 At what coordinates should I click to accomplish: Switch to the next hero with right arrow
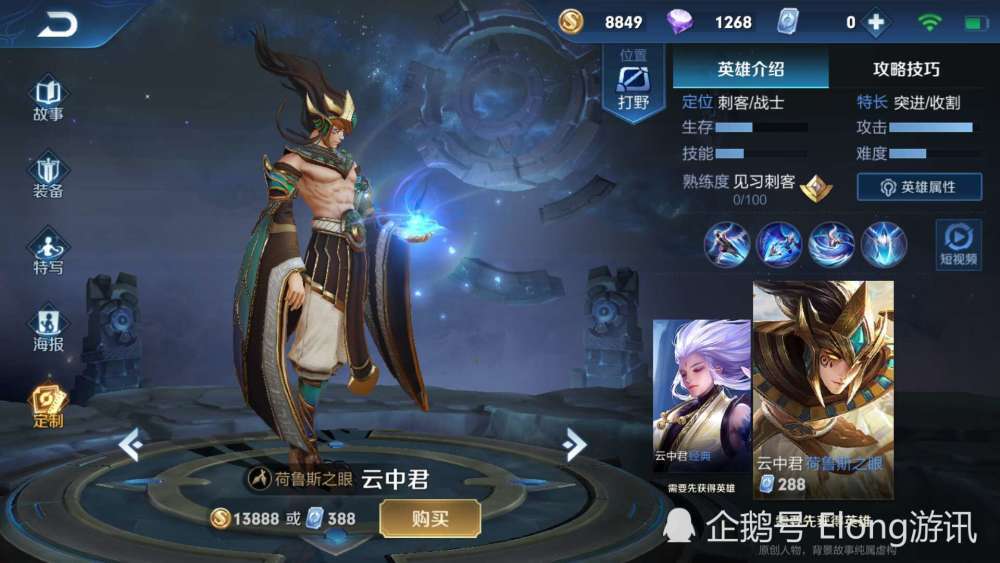[574, 444]
